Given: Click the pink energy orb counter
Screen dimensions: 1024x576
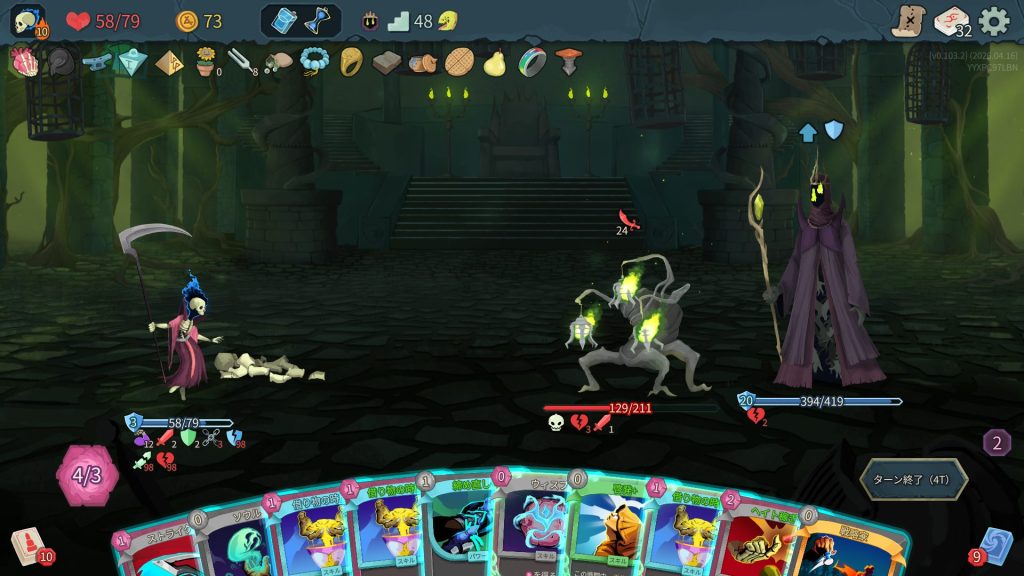Looking at the screenshot, I should click(87, 475).
